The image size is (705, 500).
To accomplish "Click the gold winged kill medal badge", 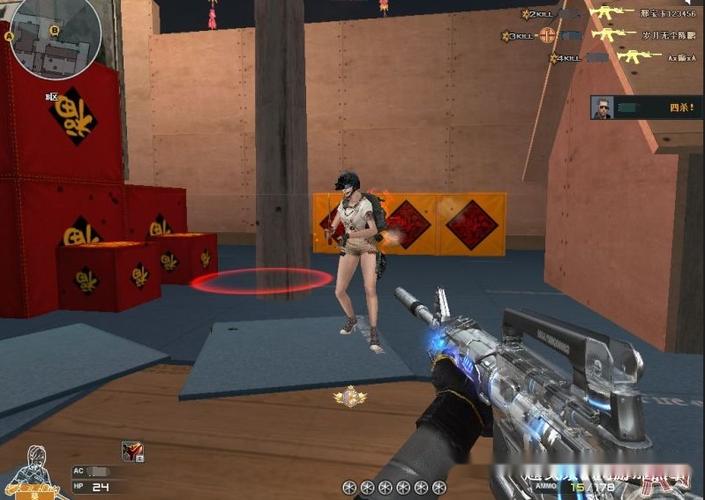I will [350, 397].
